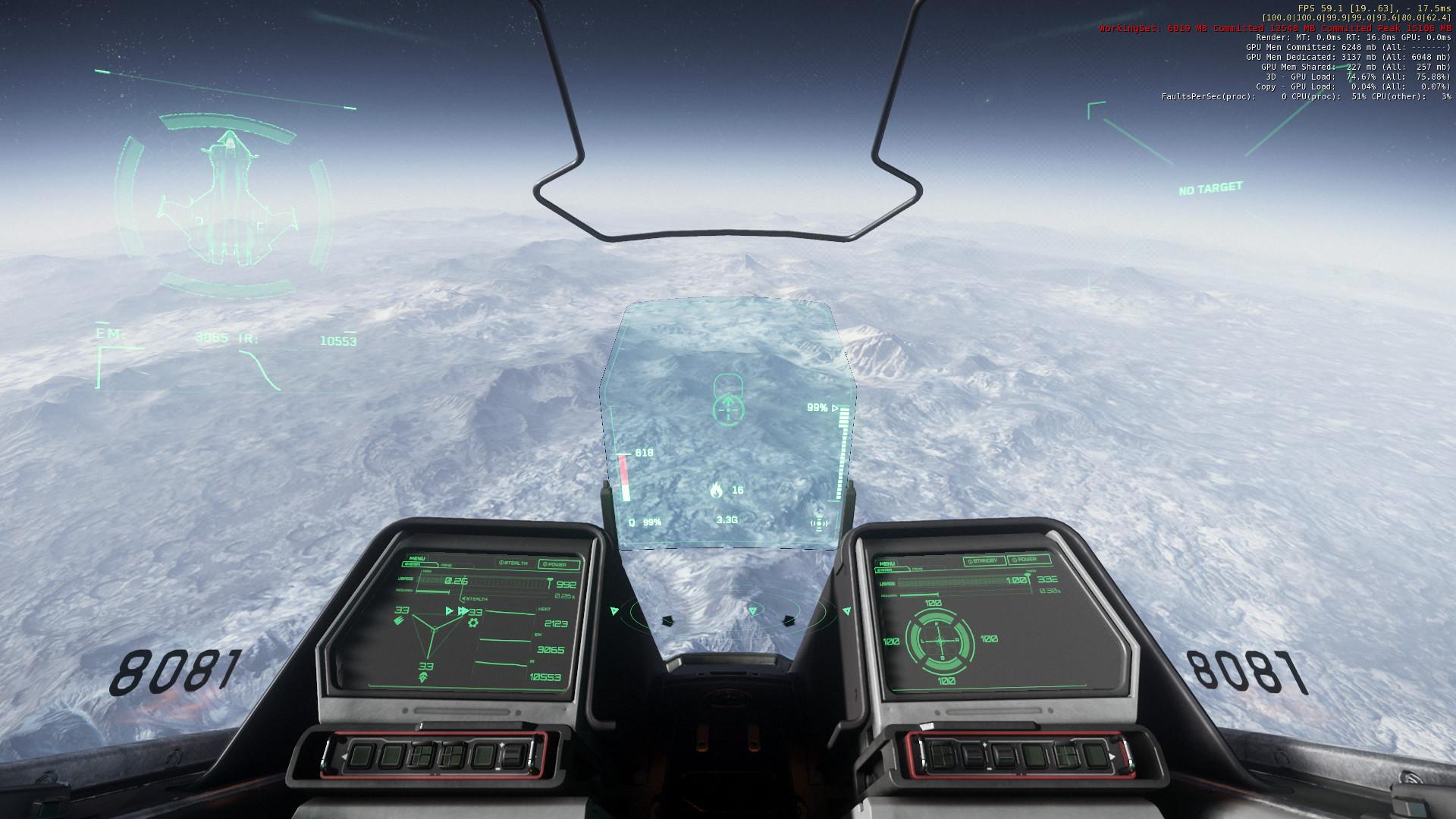This screenshot has height=819, width=1456.
Task: Open the MENU dropdown on right MFD
Action: [887, 563]
